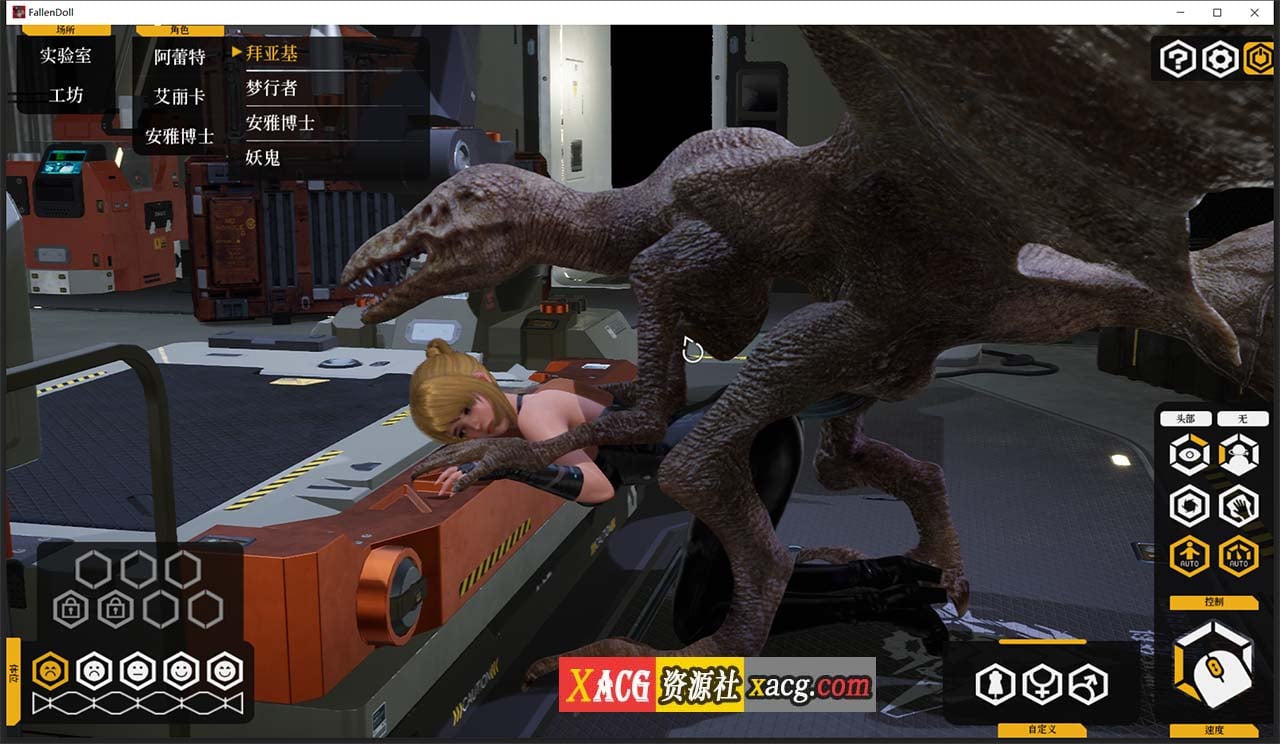Open the help question-mark hexagon icon
The image size is (1280, 744).
[1178, 59]
